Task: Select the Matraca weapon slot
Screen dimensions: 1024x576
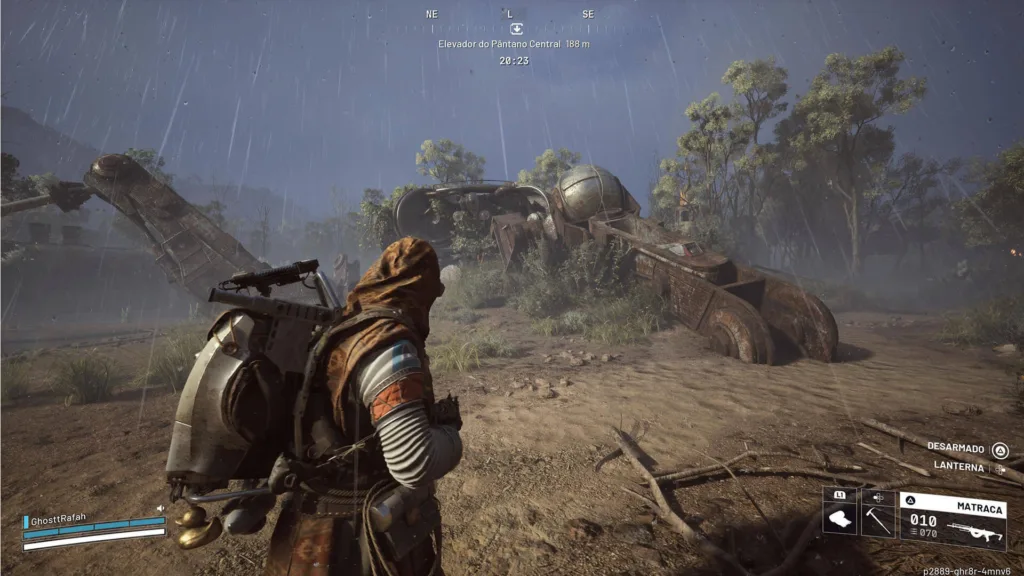Action: click(953, 520)
